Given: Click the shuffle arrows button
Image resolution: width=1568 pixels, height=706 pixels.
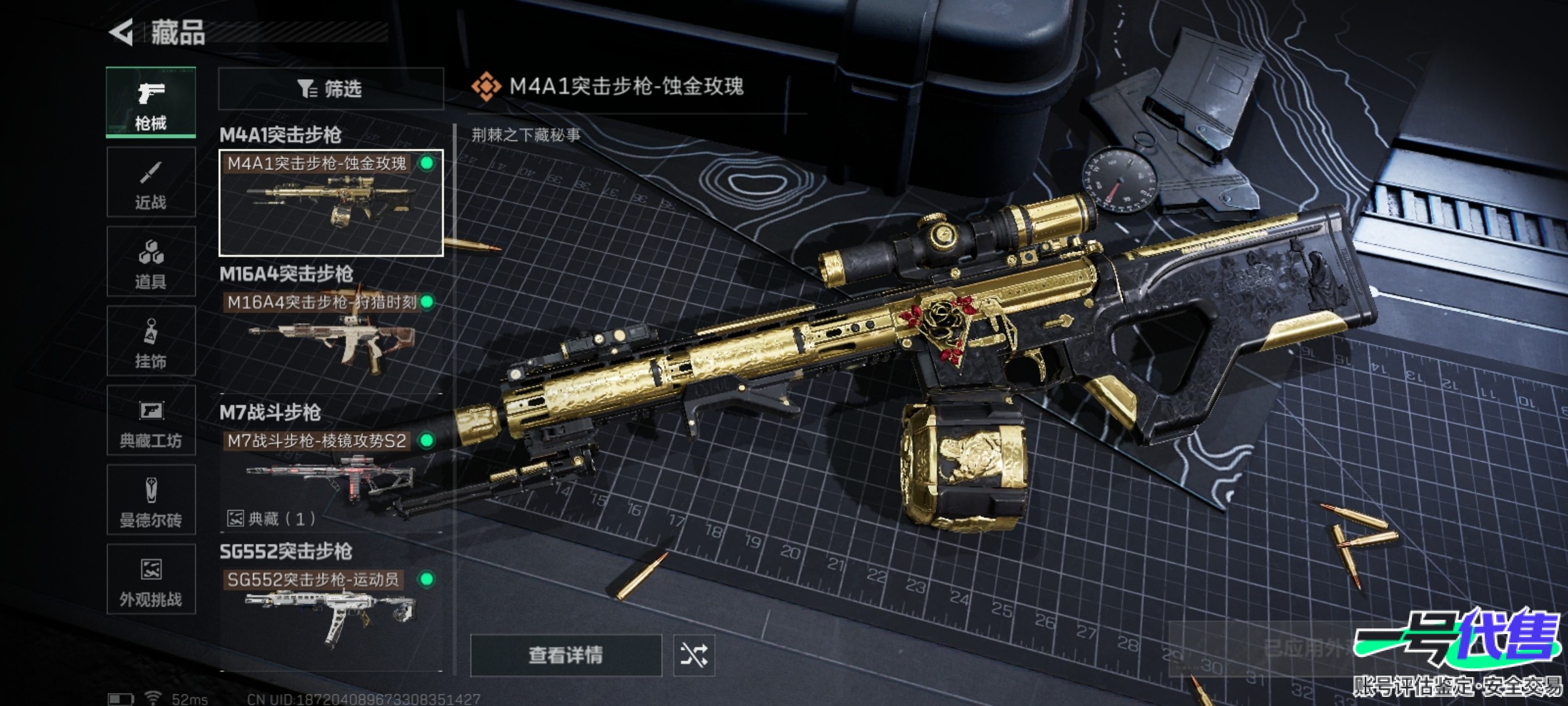Looking at the screenshot, I should click(694, 655).
